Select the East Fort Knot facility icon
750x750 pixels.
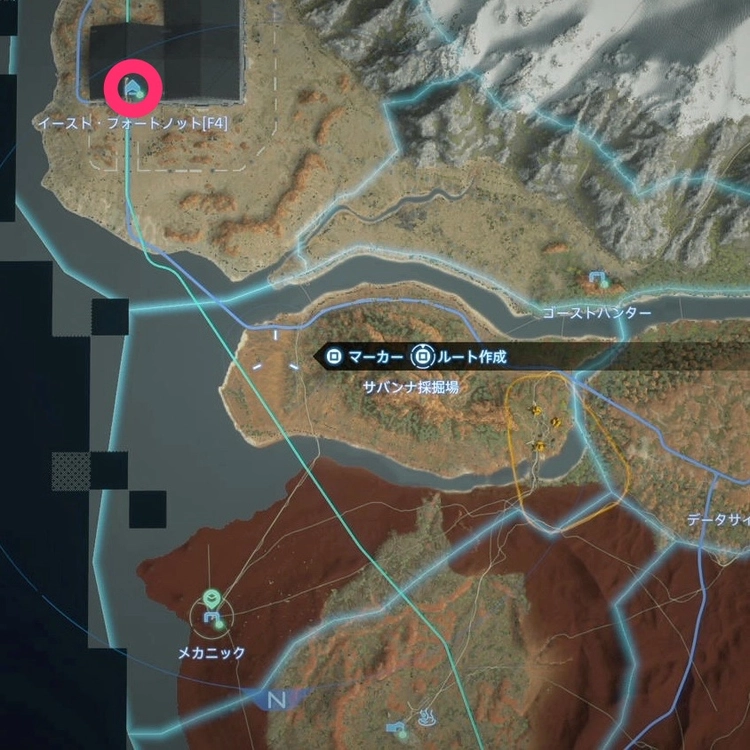click(131, 90)
